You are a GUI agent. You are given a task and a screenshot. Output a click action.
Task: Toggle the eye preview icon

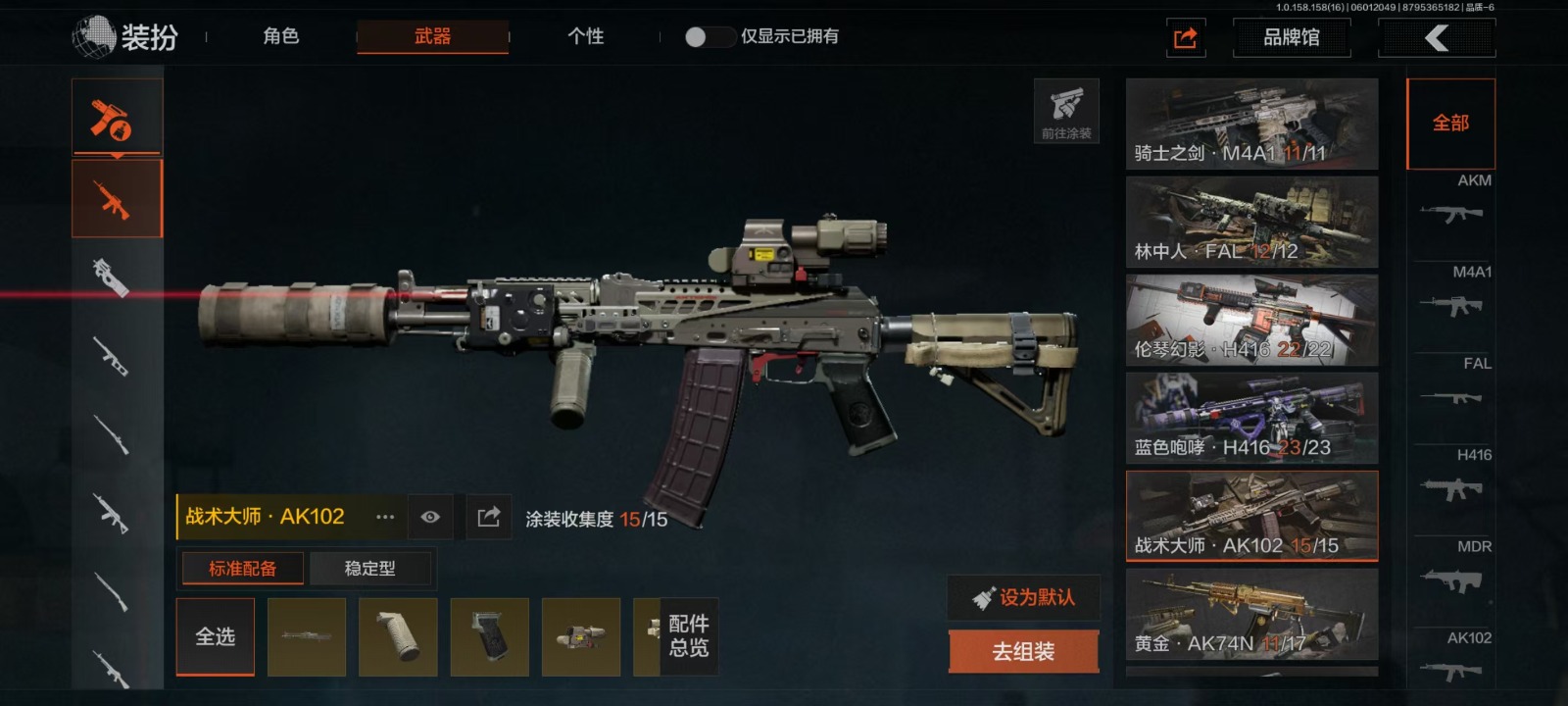tap(430, 517)
